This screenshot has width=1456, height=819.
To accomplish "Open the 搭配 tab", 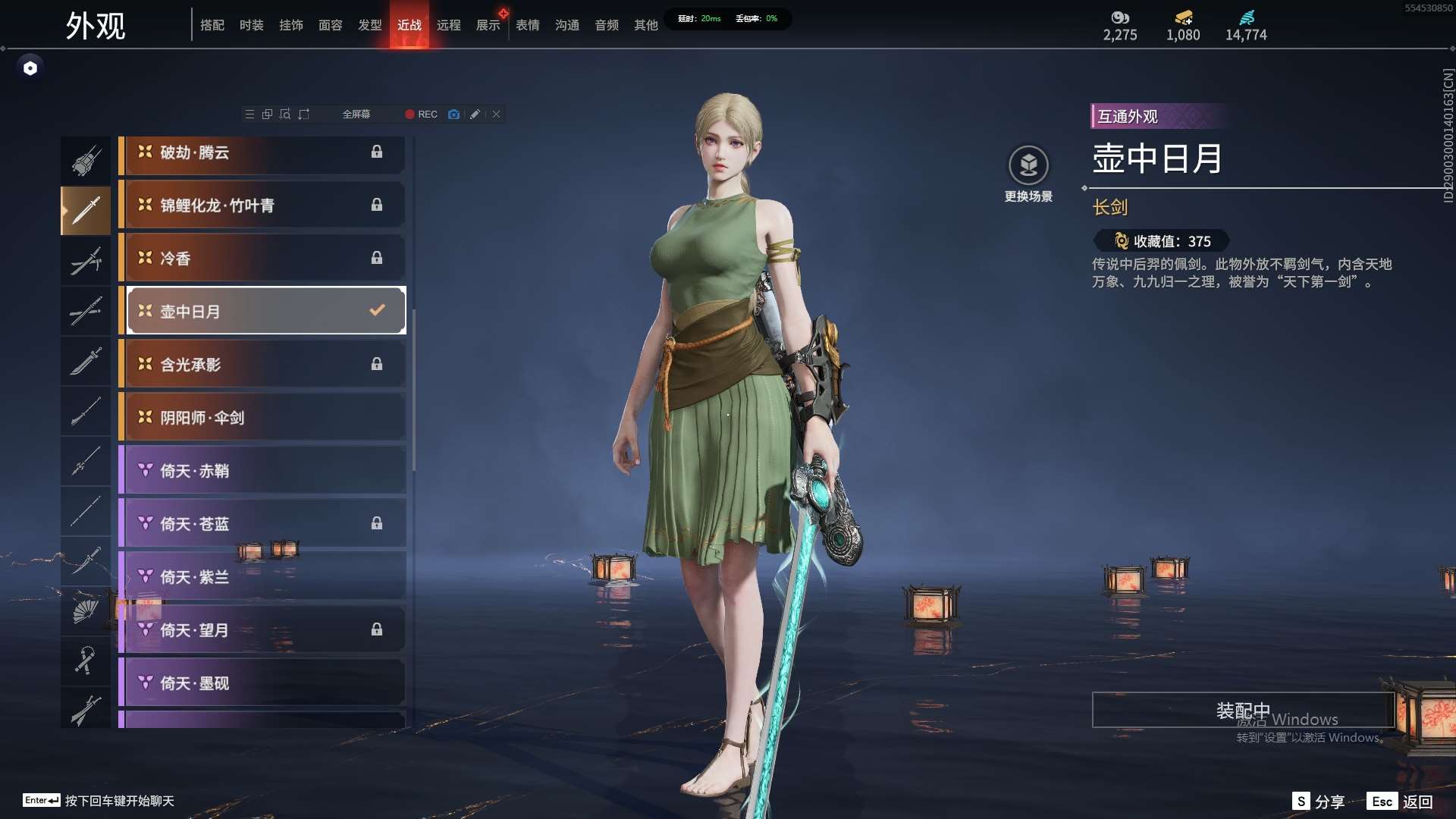I will (x=212, y=25).
